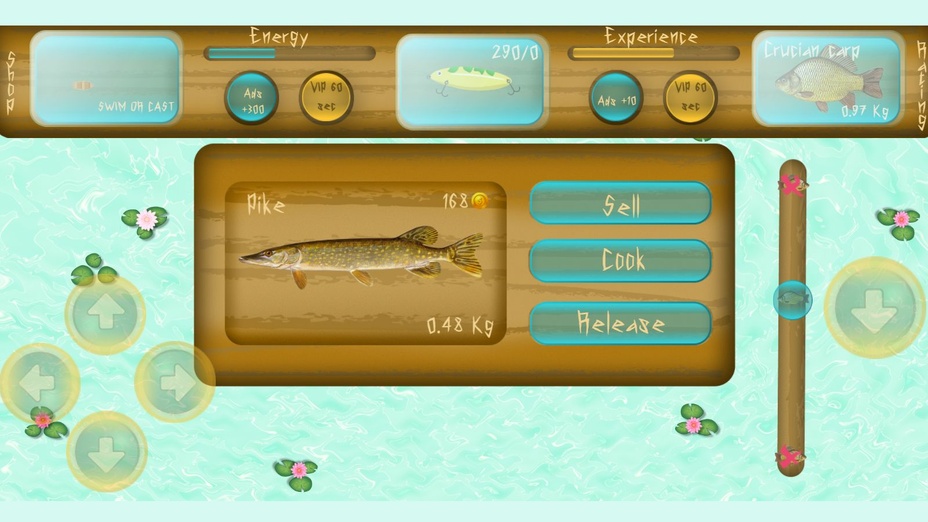Image resolution: width=928 pixels, height=522 pixels.
Task: Activate the VIP 60 sec button under Energy
Action: coord(326,97)
